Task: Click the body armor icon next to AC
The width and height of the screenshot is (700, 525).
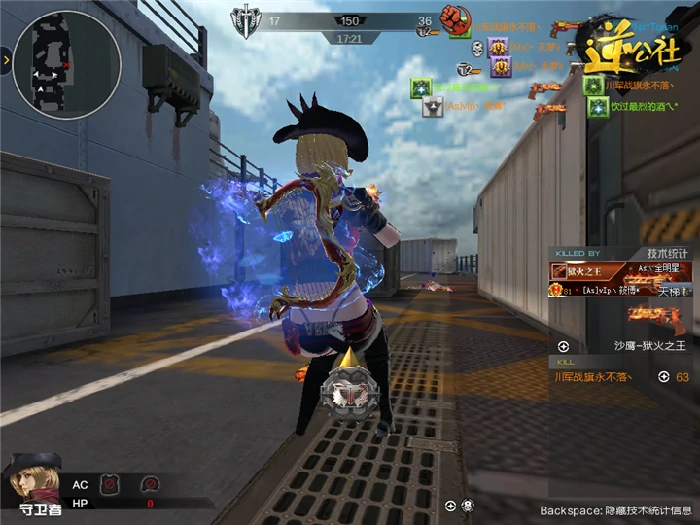Action: (109, 484)
